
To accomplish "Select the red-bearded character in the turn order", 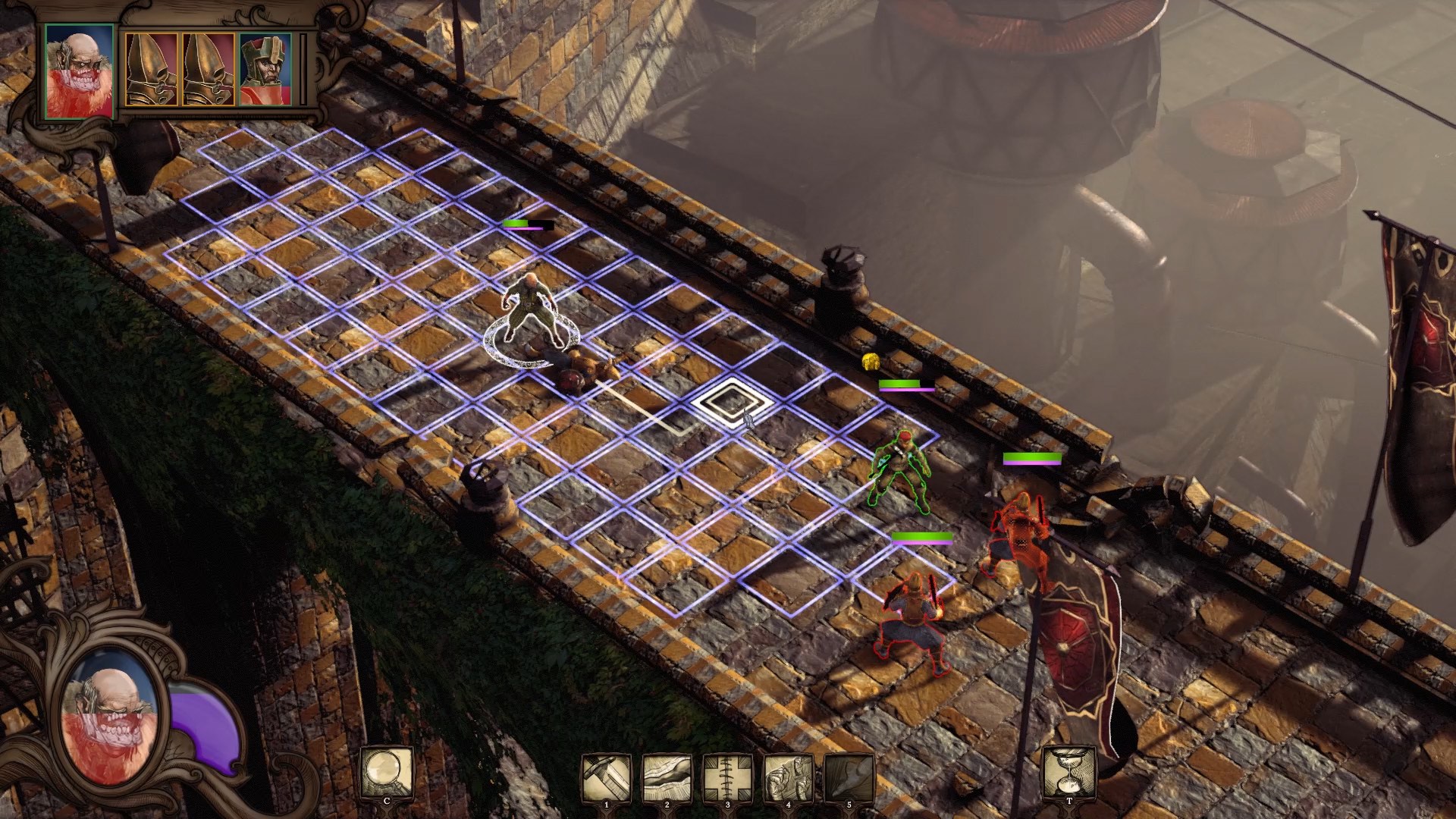I will pyautogui.click(x=79, y=71).
